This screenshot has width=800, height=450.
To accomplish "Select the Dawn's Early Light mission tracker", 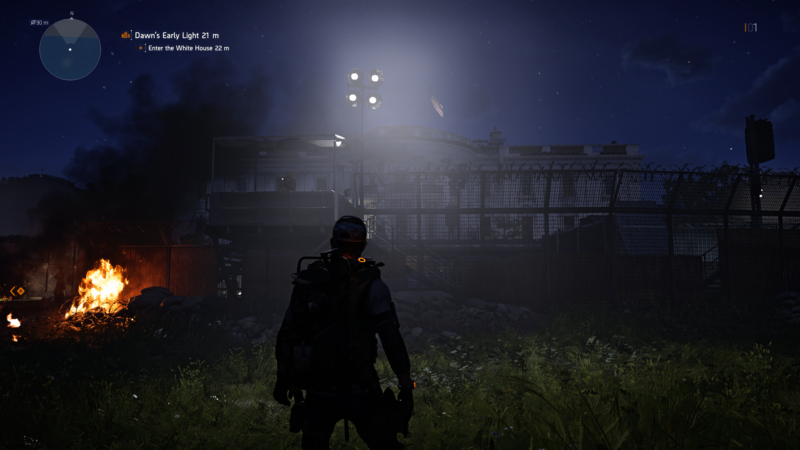I will (x=177, y=35).
